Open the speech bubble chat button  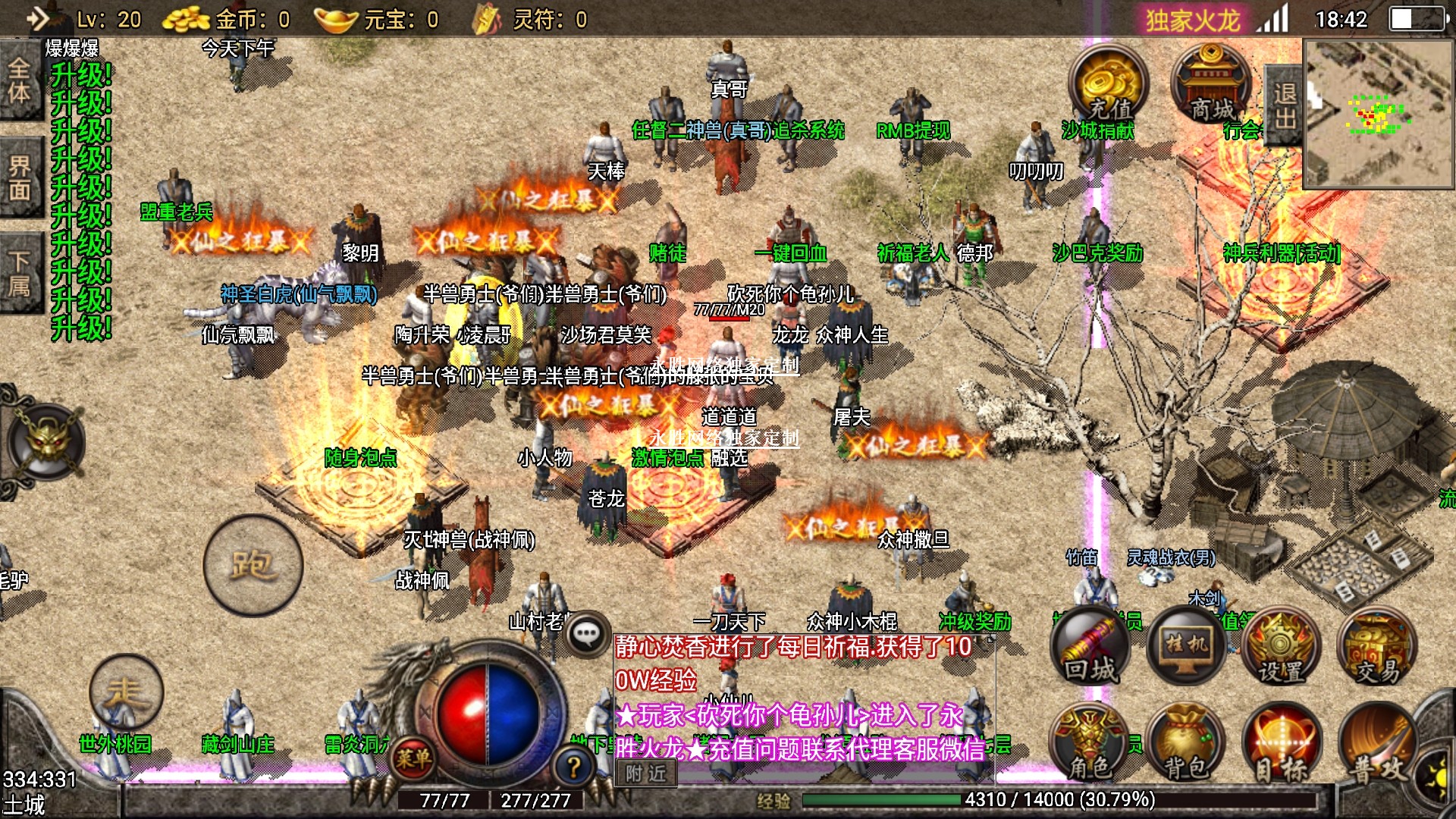586,634
